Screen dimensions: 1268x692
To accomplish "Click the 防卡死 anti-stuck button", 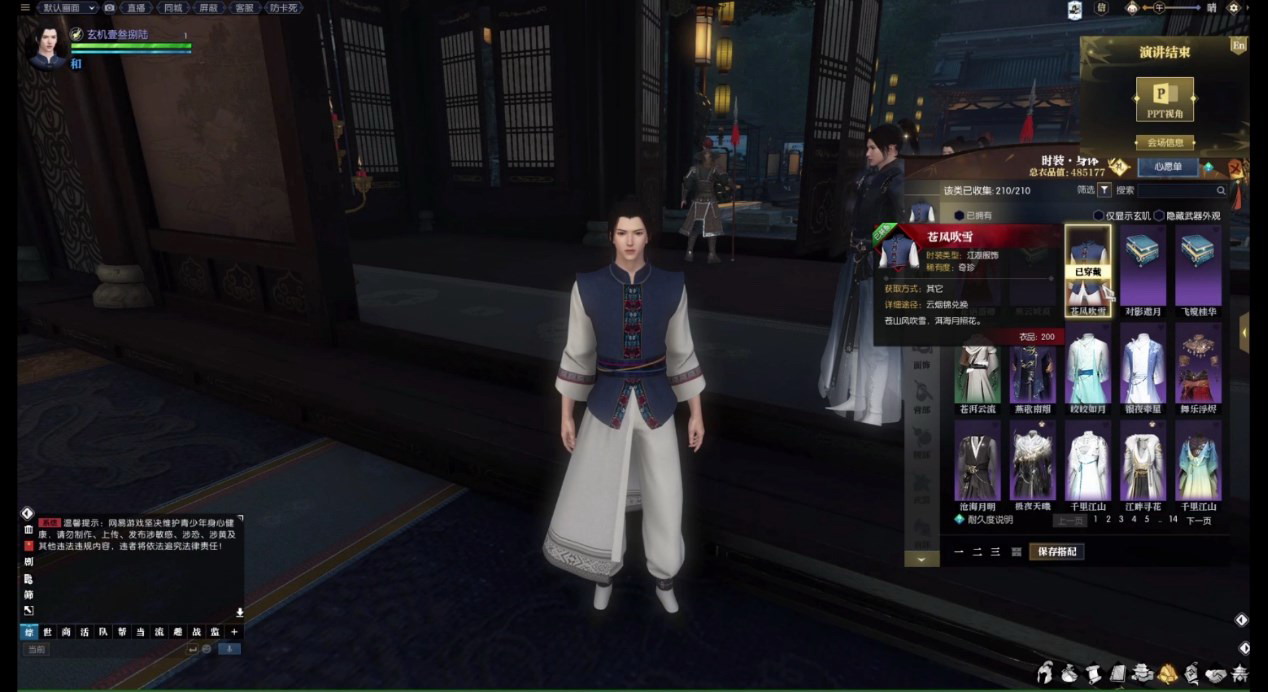I will tap(285, 8).
